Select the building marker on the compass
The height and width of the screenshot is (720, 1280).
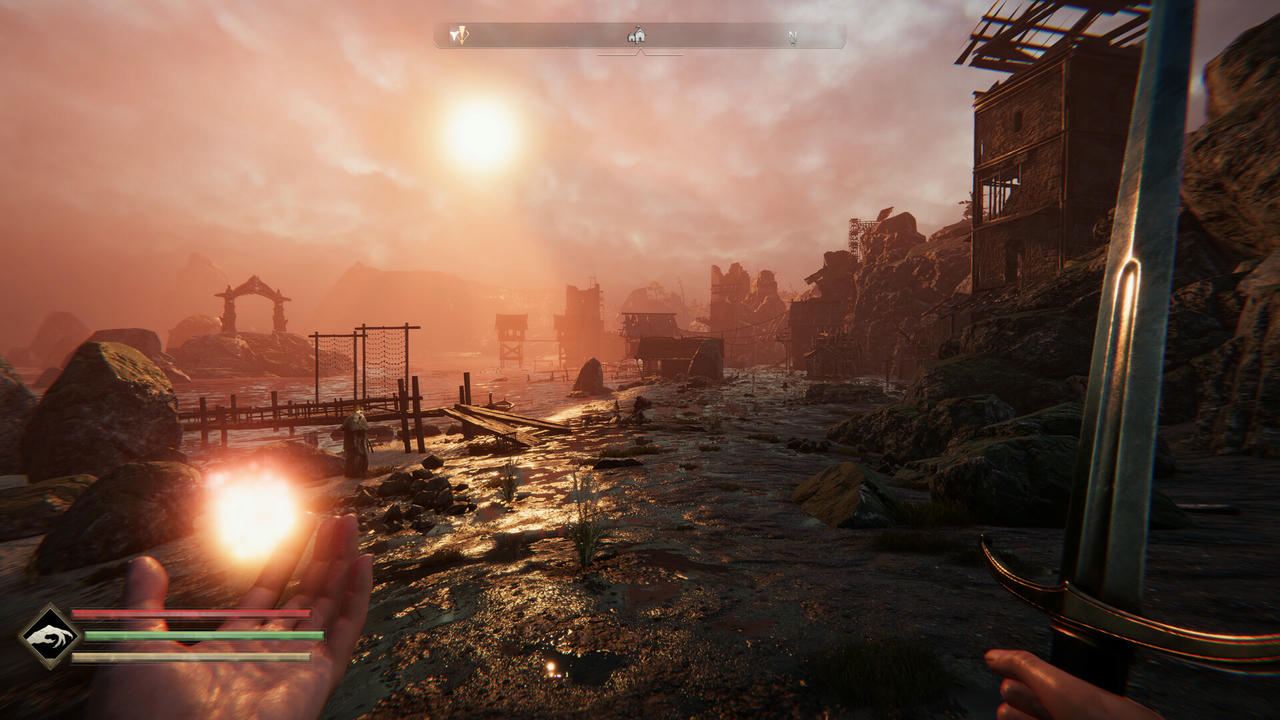point(636,36)
